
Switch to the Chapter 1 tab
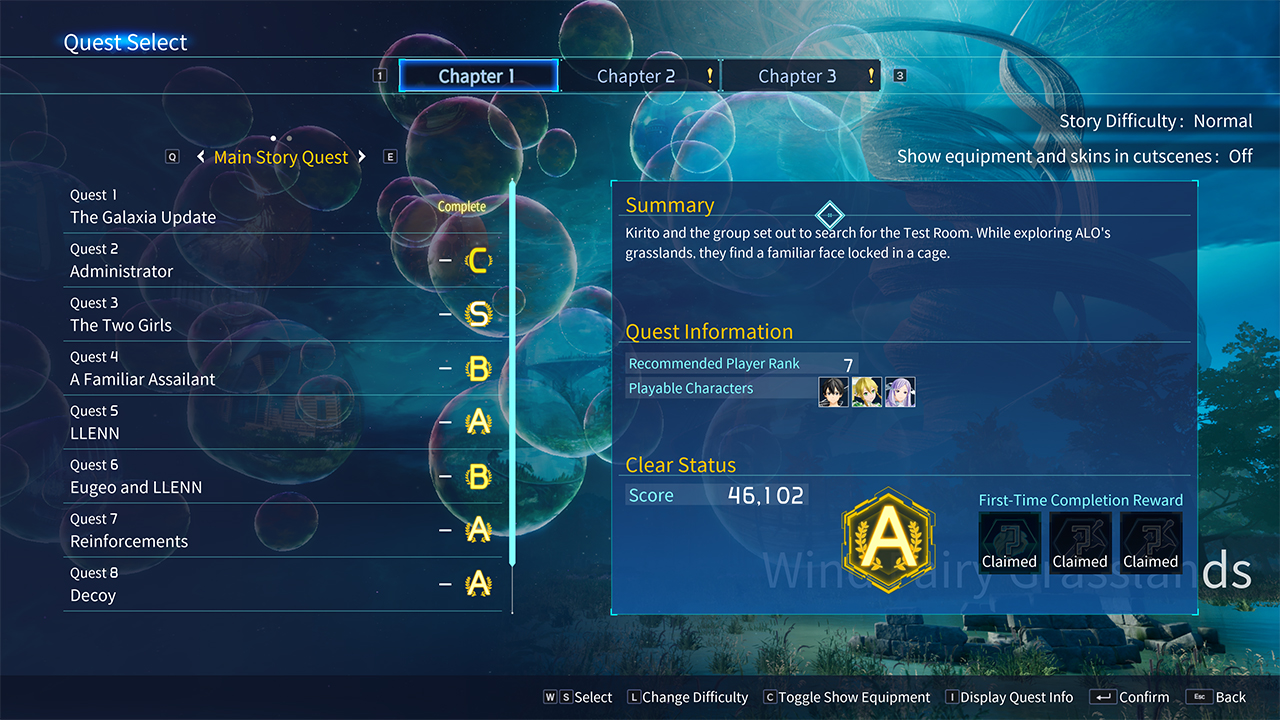point(477,76)
